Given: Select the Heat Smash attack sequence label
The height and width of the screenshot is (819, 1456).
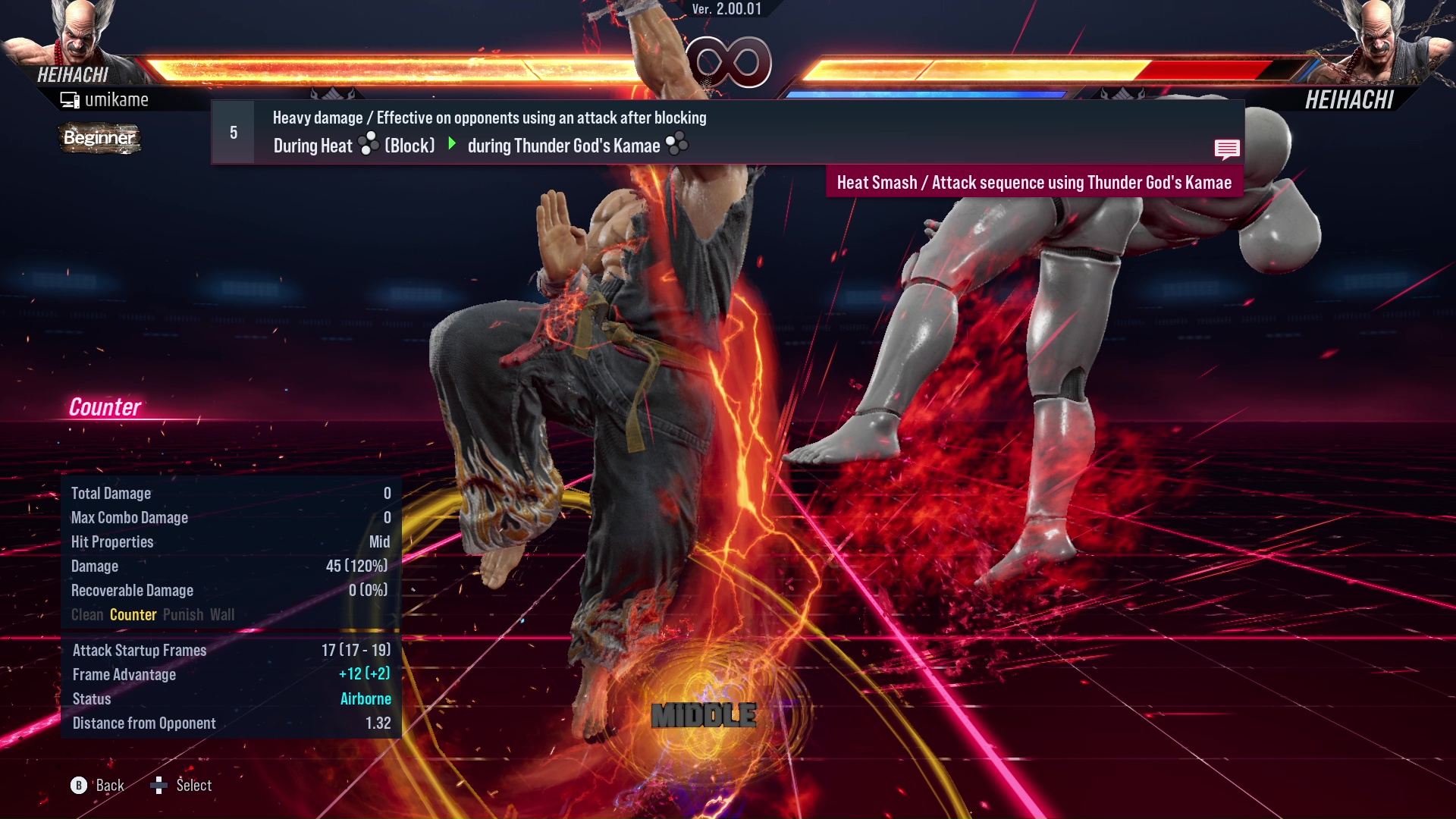Looking at the screenshot, I should pyautogui.click(x=1034, y=182).
